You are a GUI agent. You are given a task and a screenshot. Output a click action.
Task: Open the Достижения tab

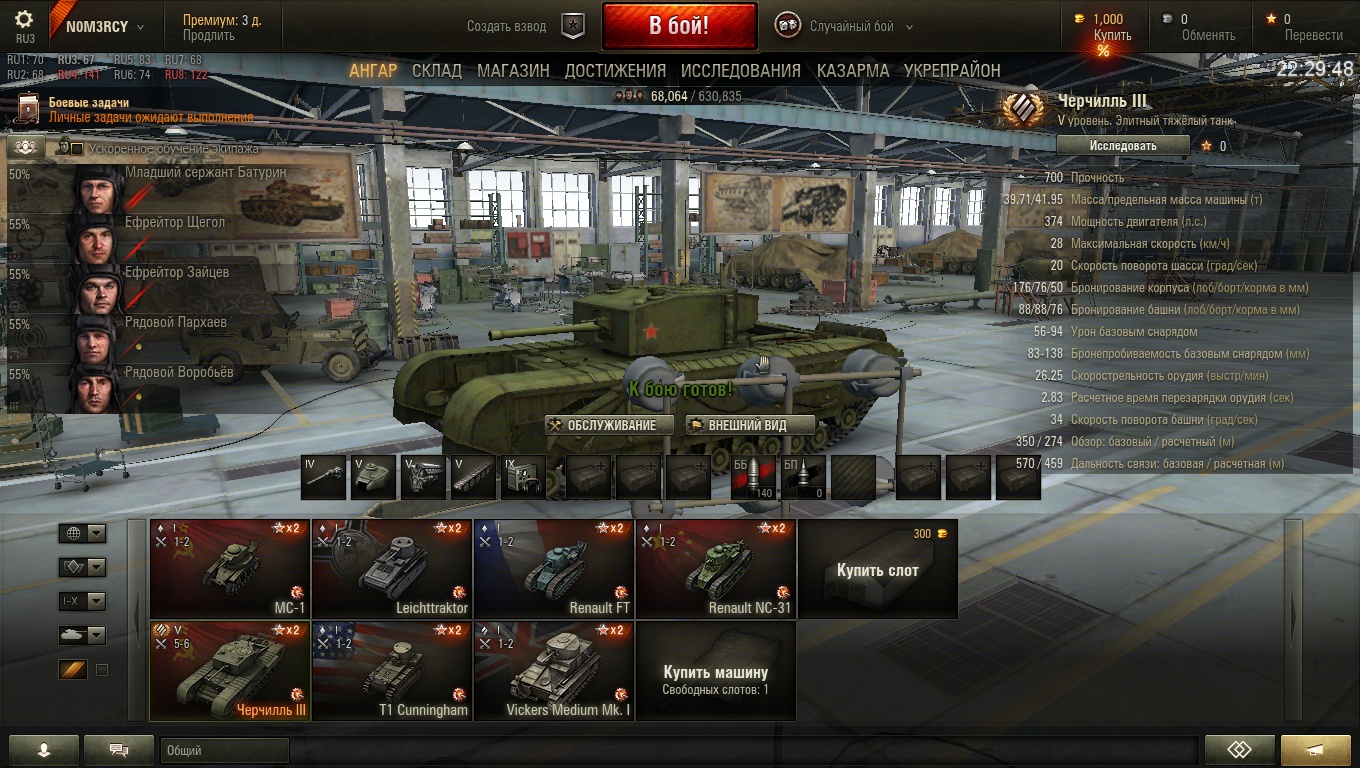point(615,71)
